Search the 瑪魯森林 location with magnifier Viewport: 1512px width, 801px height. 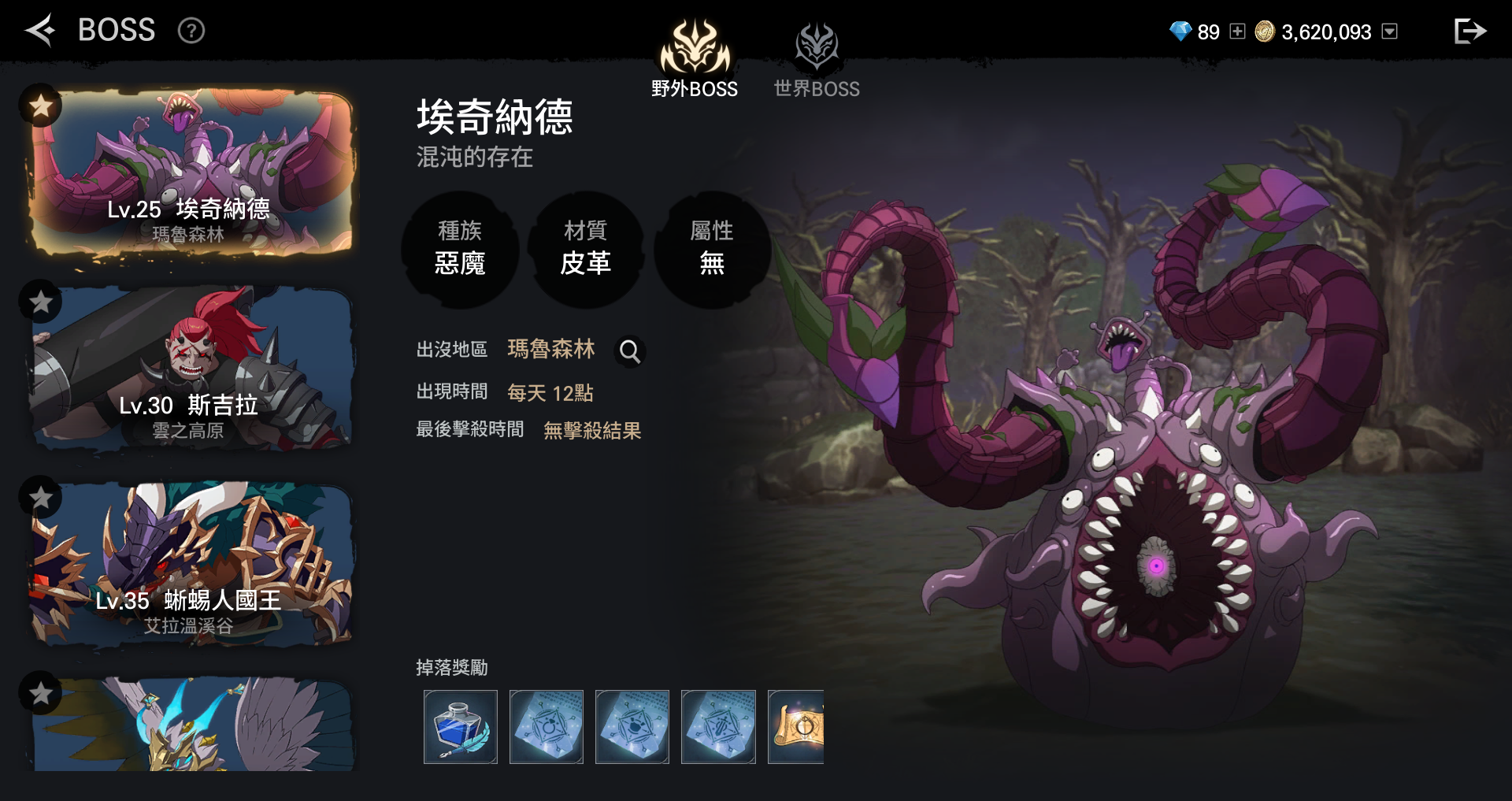pyautogui.click(x=630, y=351)
